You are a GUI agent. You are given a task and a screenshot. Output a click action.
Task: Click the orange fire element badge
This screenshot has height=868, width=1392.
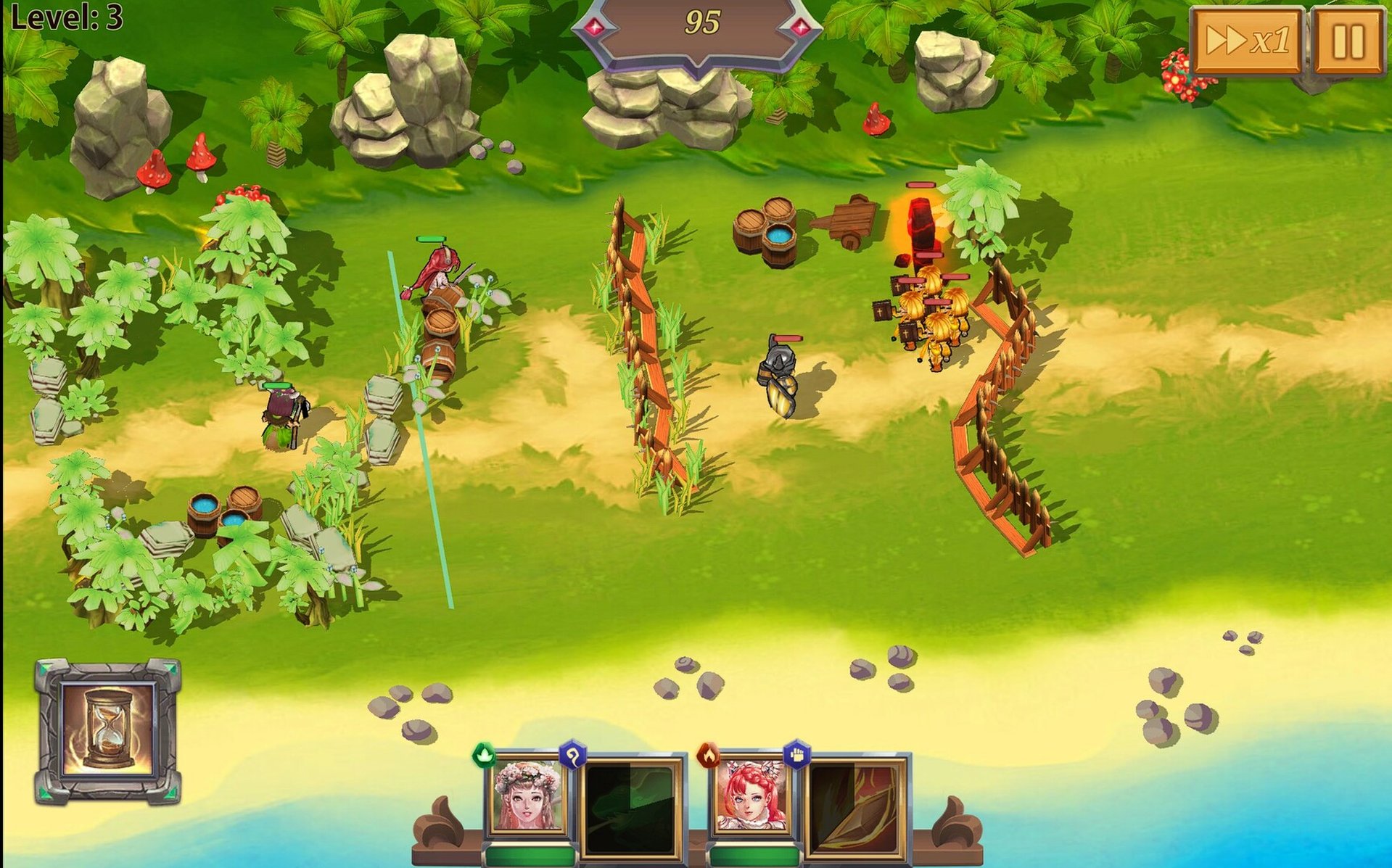(x=708, y=756)
